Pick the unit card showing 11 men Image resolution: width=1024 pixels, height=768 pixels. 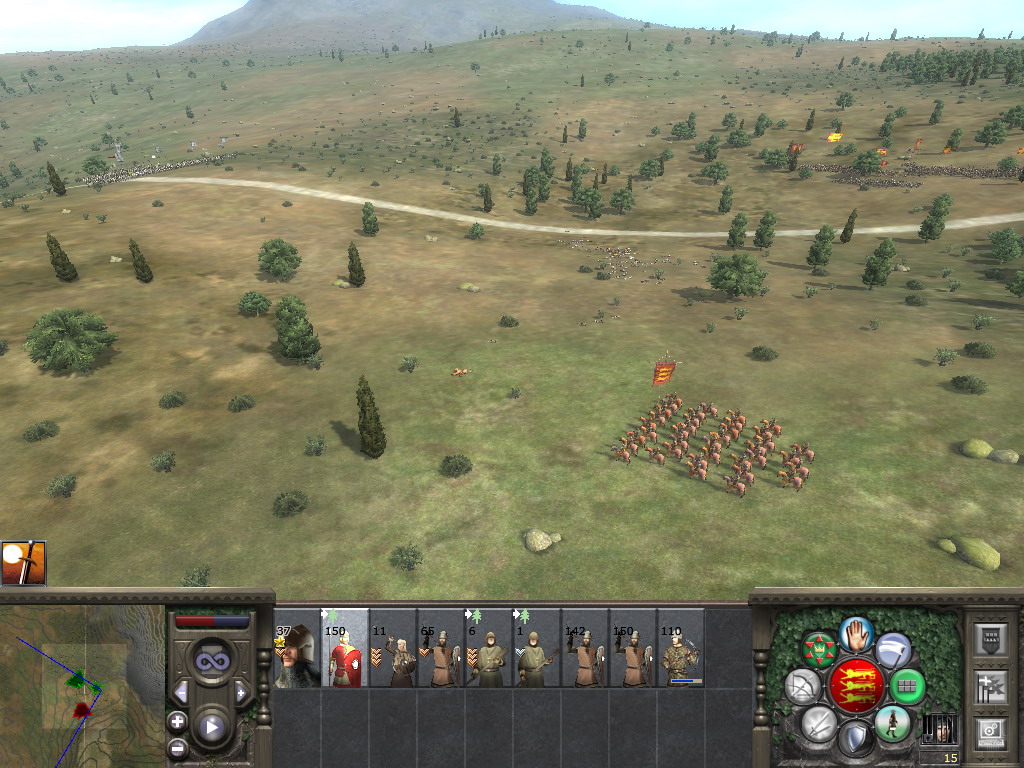pos(393,648)
